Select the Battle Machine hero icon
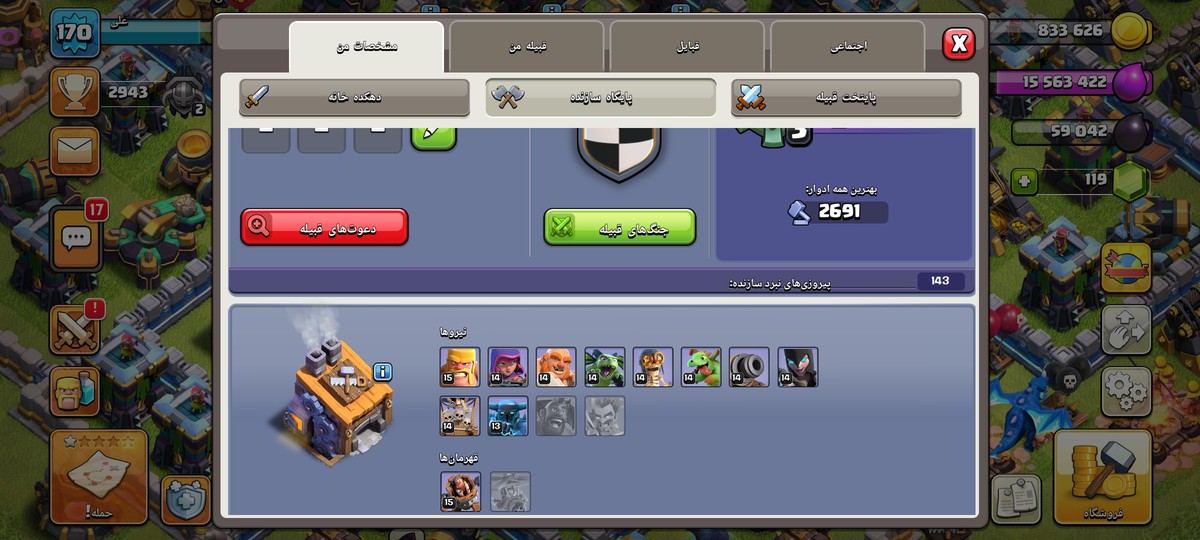The height and width of the screenshot is (540, 1200). click(x=460, y=491)
